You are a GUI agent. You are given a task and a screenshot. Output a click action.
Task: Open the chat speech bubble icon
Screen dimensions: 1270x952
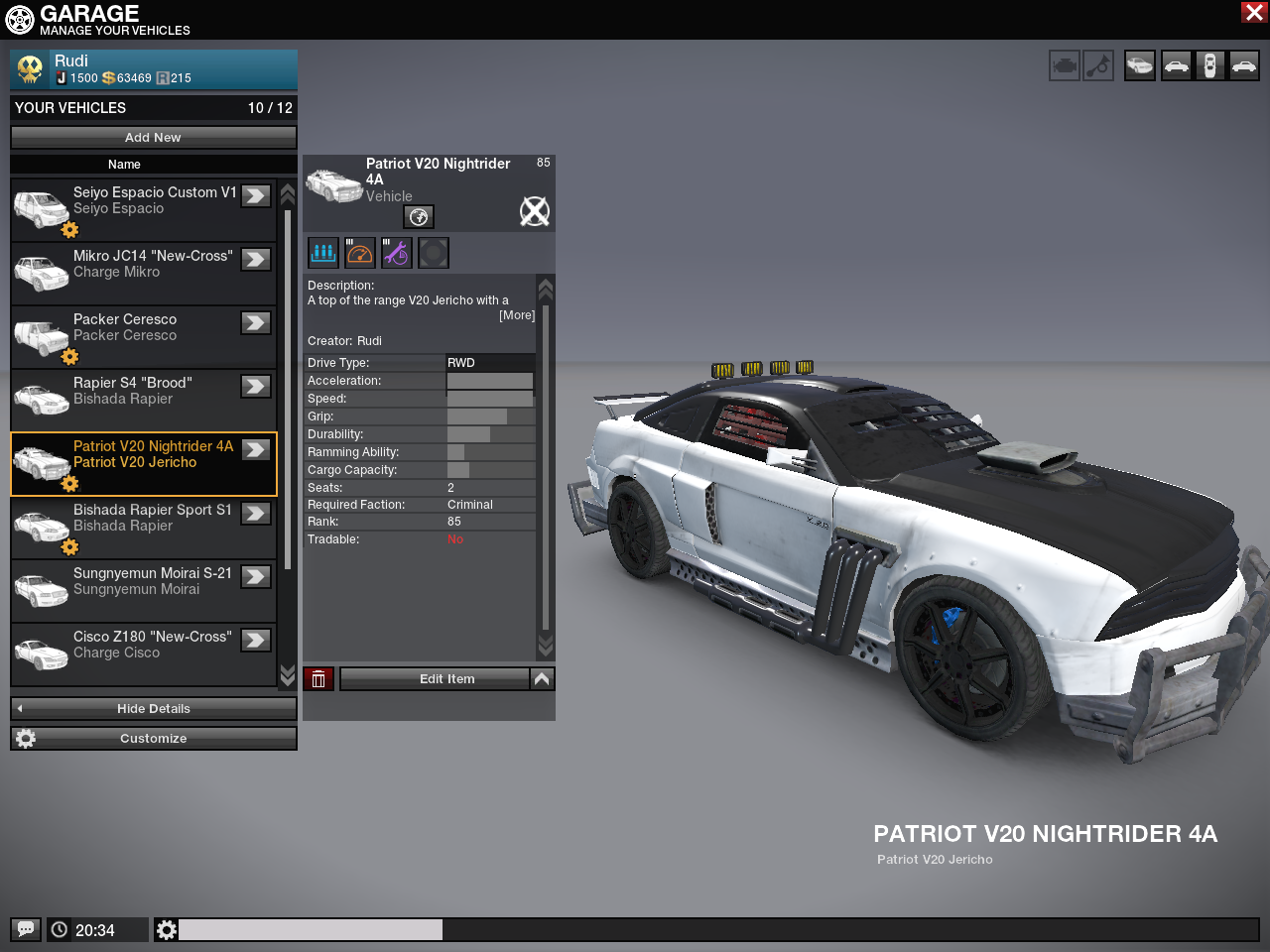(x=26, y=929)
